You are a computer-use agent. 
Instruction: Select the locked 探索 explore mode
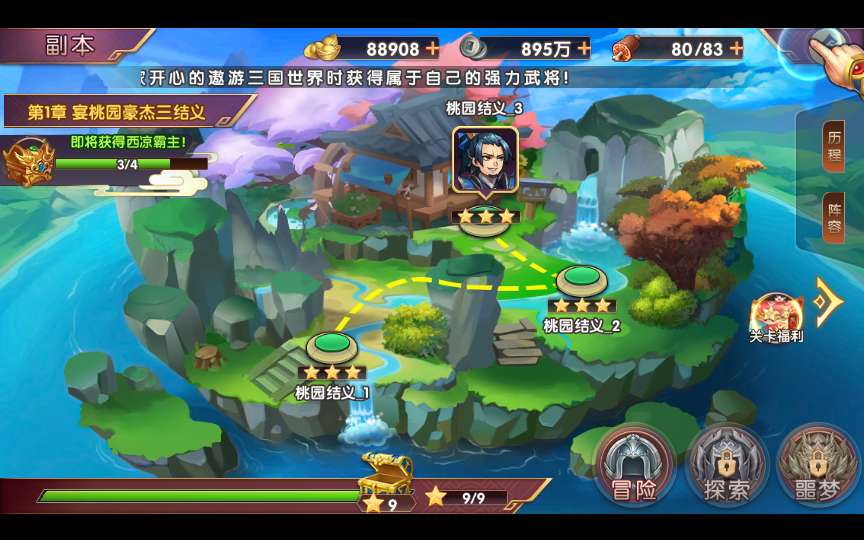726,467
